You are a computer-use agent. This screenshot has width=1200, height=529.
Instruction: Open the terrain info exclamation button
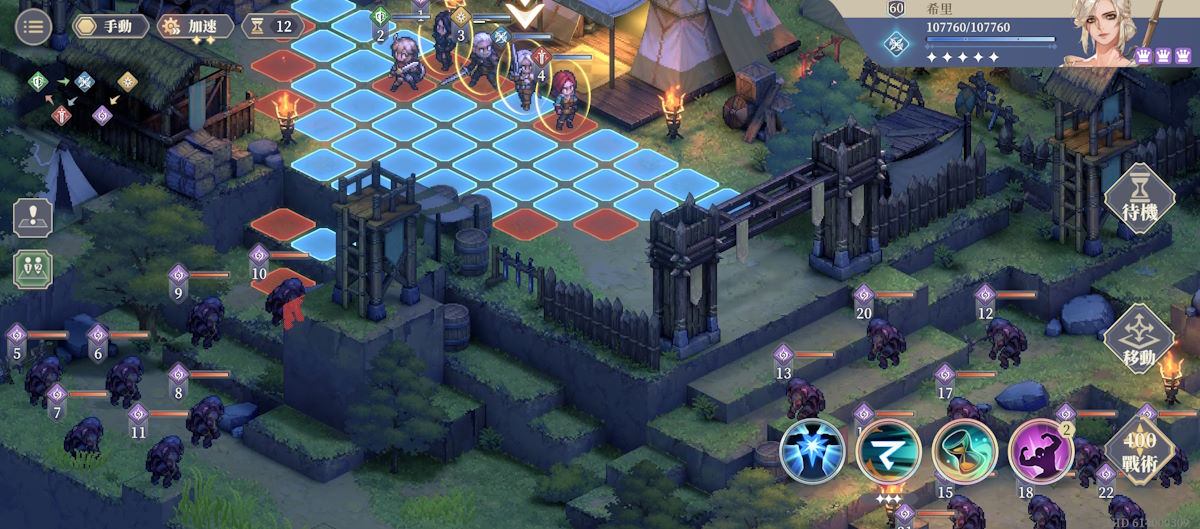(33, 218)
